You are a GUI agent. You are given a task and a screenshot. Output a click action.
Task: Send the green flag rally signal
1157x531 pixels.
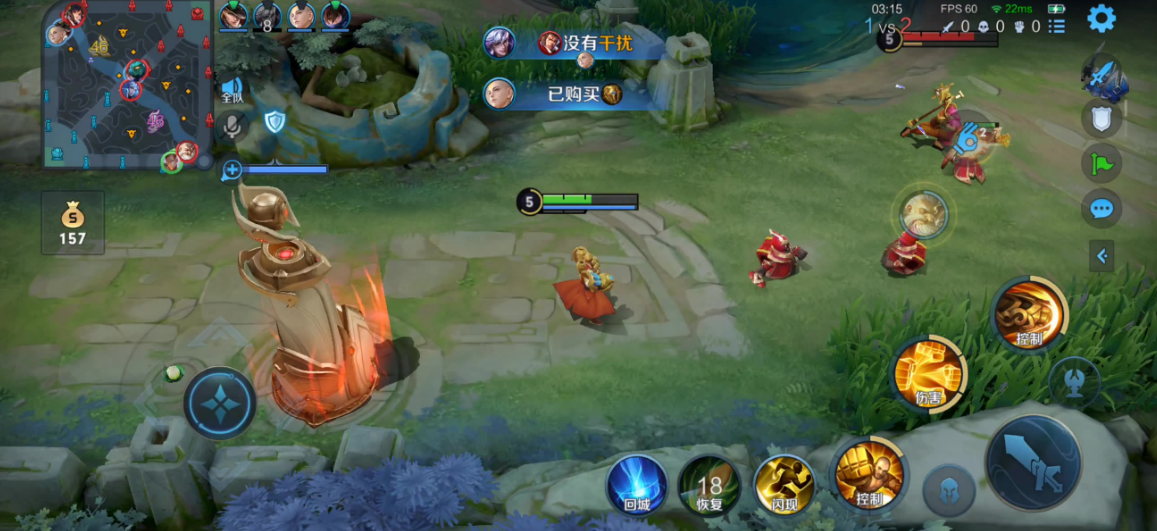click(1101, 163)
